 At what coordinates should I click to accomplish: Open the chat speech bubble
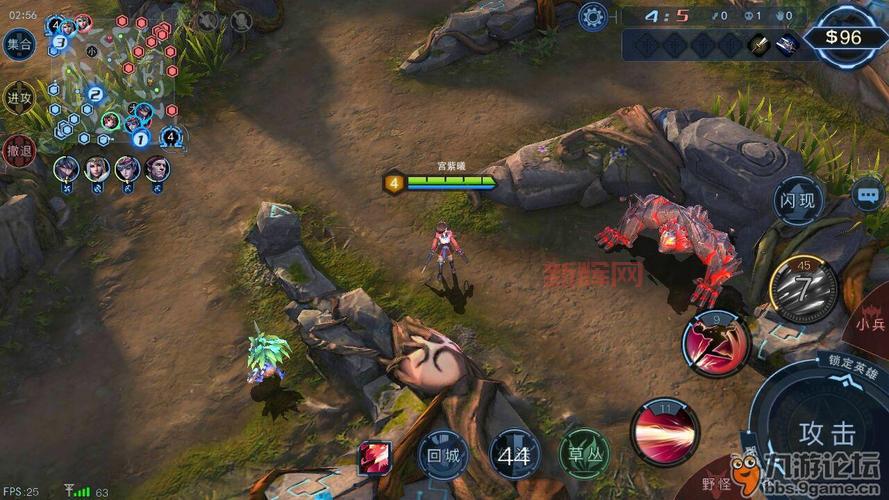[x=866, y=191]
